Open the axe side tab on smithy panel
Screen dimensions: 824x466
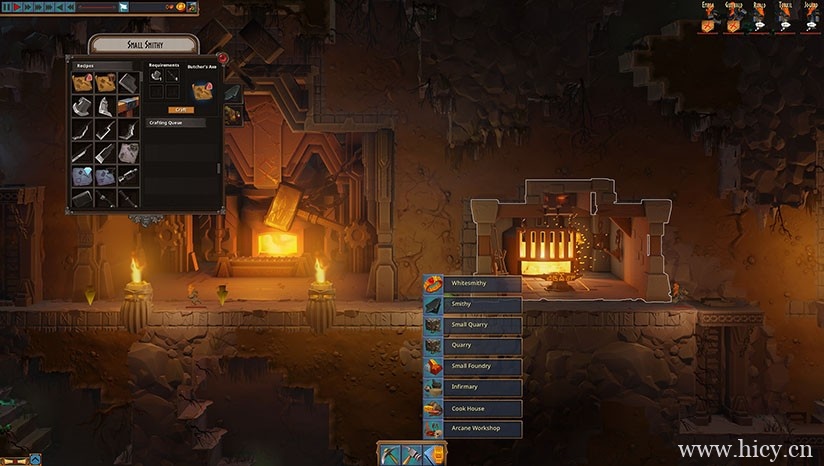click(x=233, y=92)
